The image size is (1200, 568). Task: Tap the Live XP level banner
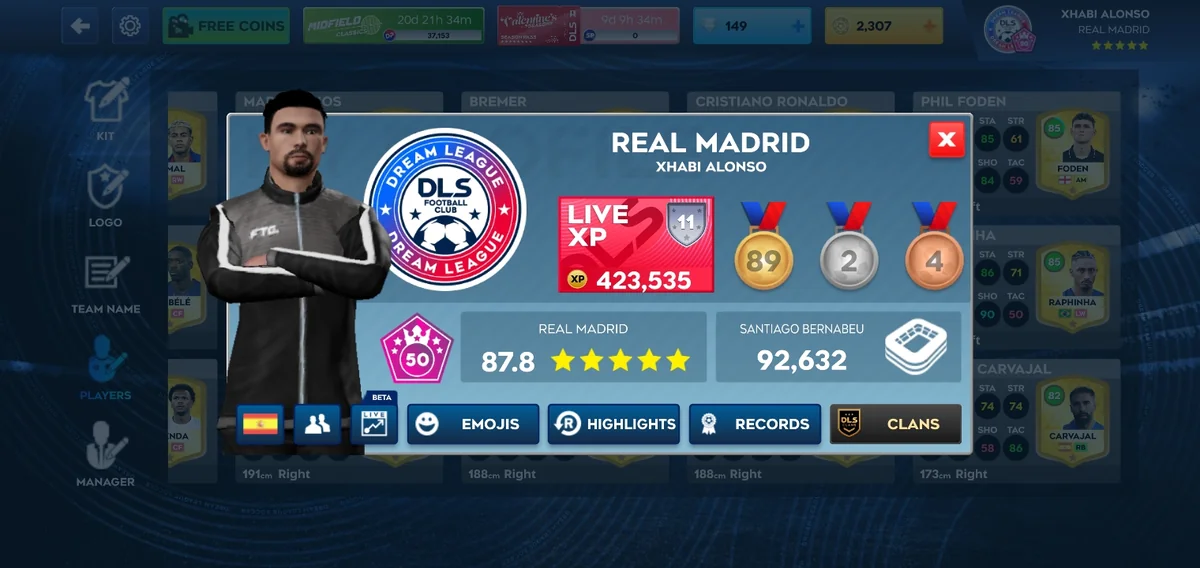pyautogui.click(x=636, y=244)
